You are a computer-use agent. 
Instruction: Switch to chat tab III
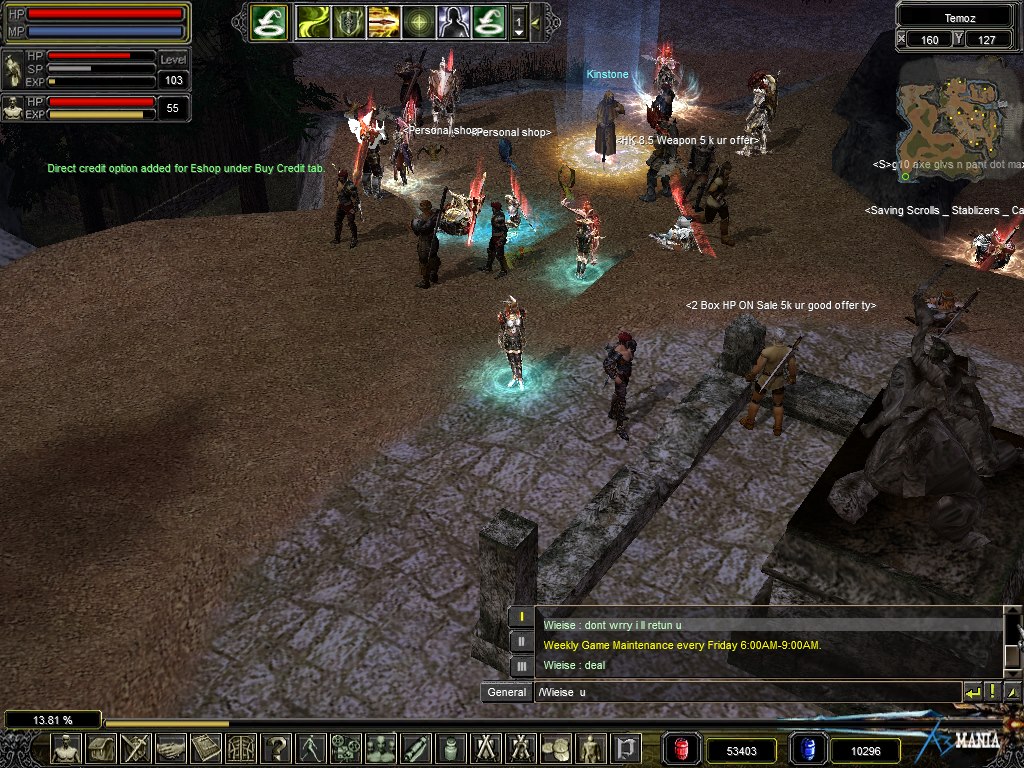(x=522, y=665)
